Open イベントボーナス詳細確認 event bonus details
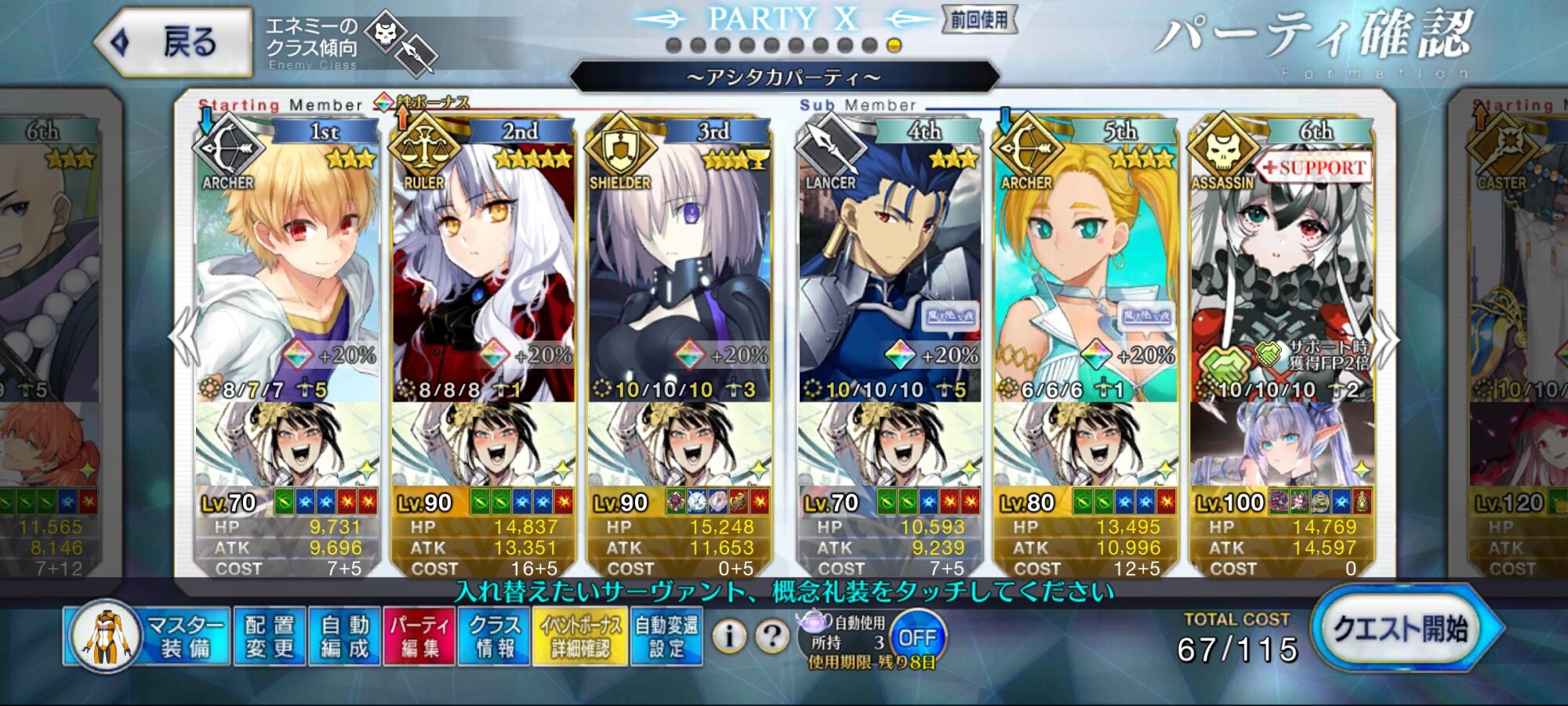The height and width of the screenshot is (706, 1568). point(580,637)
